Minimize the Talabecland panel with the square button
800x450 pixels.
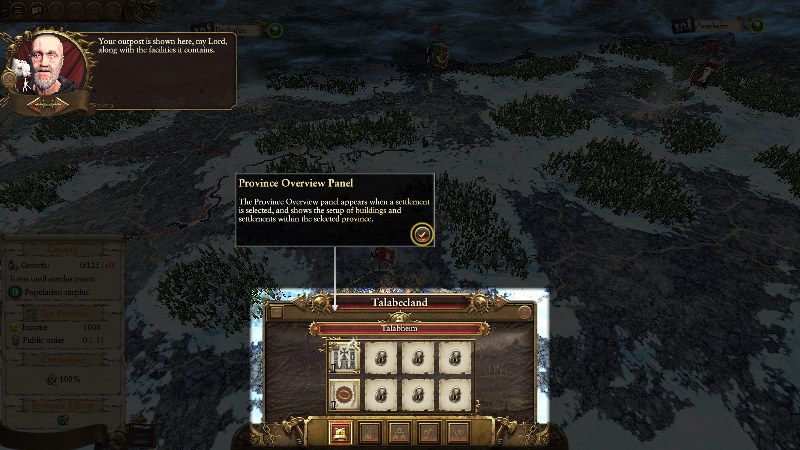276,313
